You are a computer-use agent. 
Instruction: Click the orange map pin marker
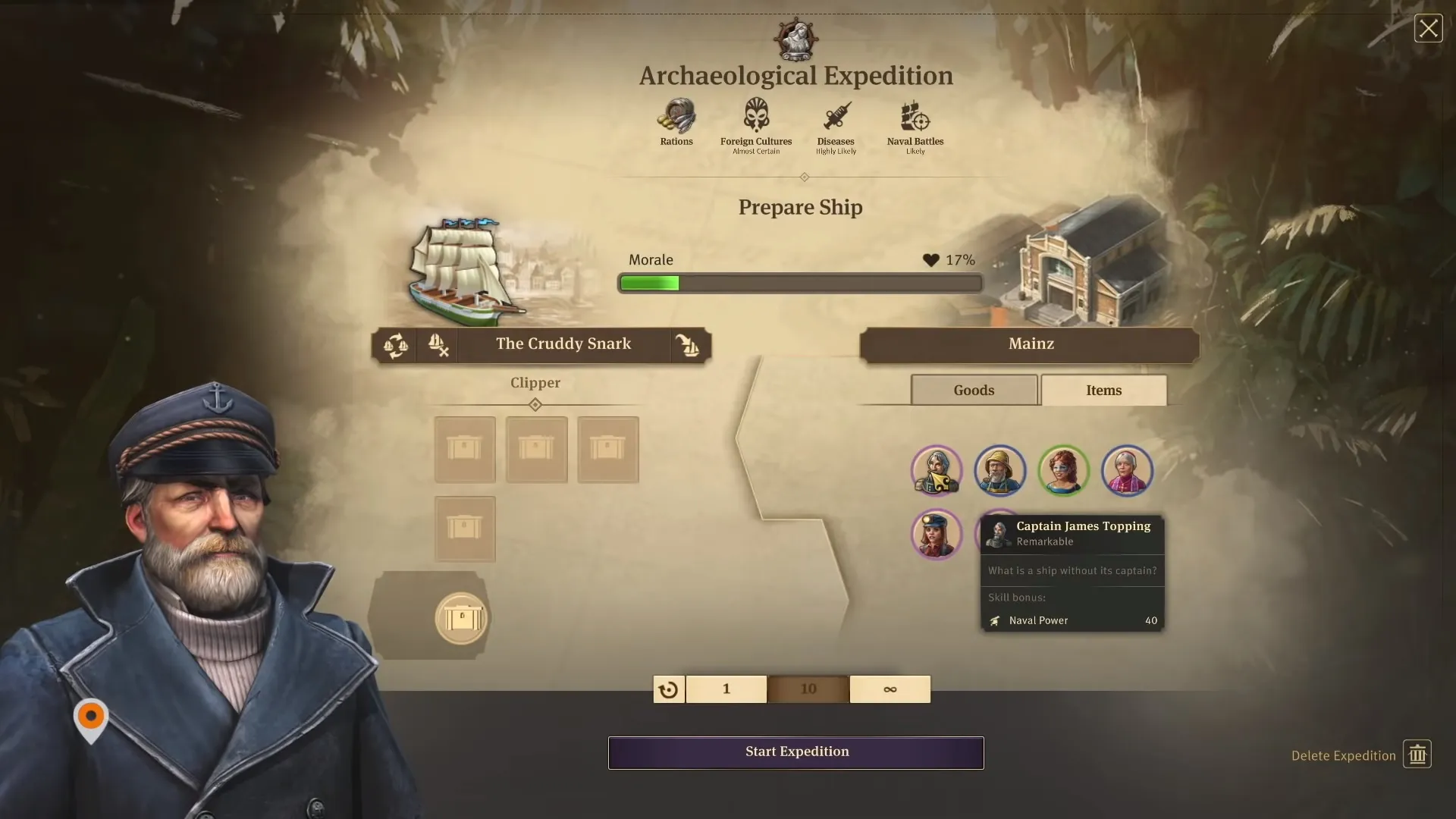(x=91, y=717)
